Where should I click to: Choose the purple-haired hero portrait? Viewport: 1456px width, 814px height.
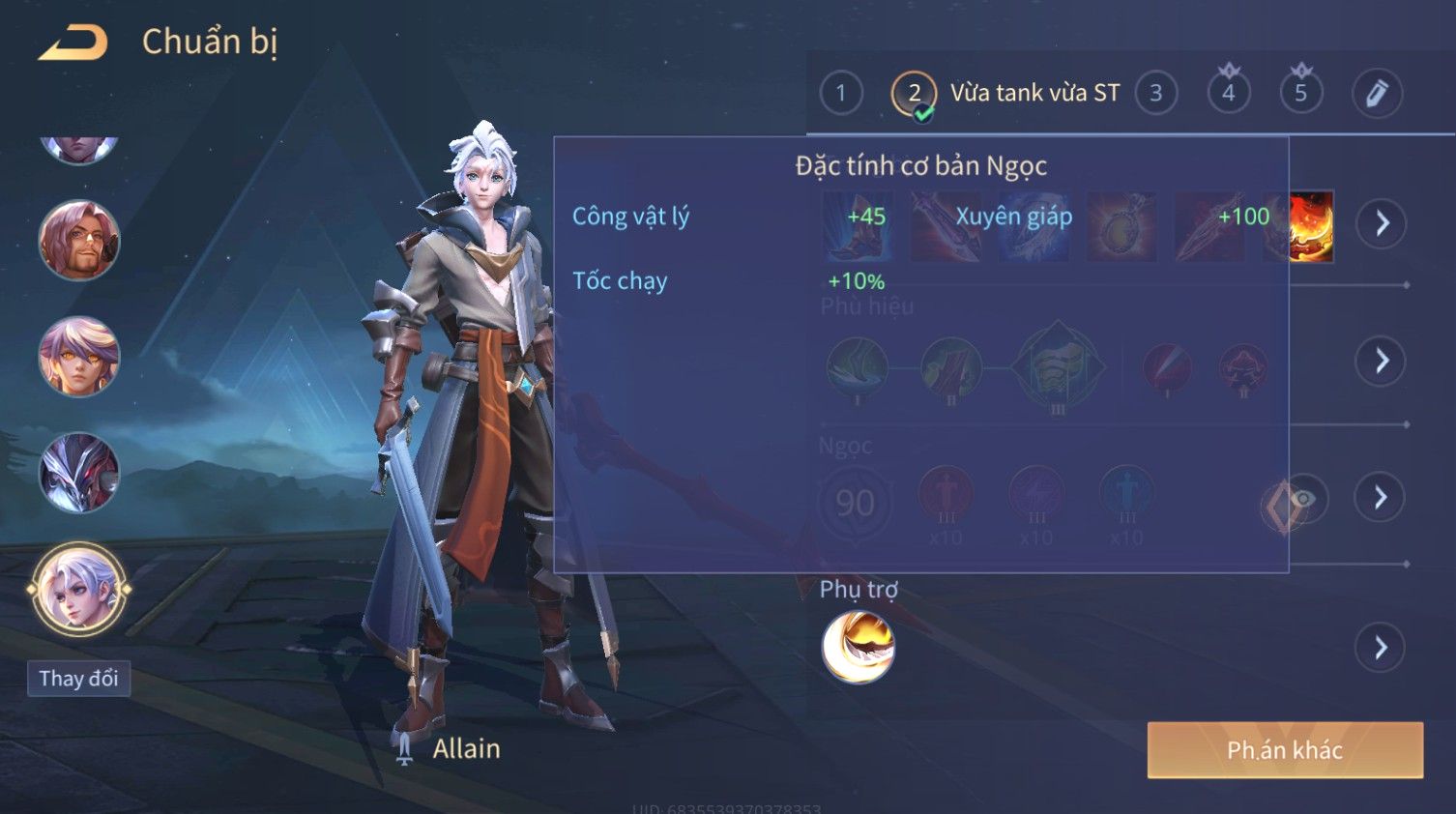point(78,357)
